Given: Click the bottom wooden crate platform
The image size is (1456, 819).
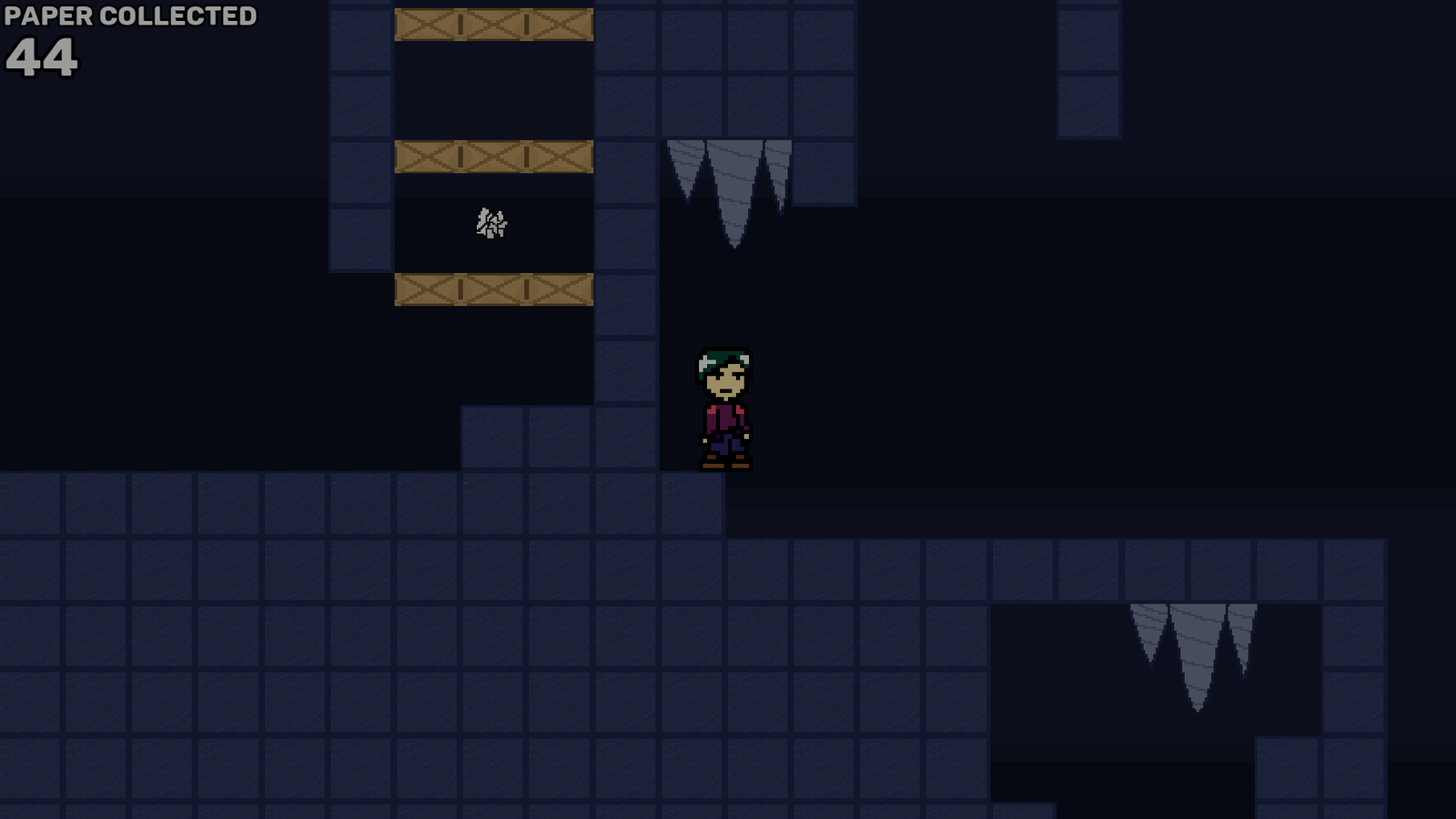Looking at the screenshot, I should (491, 288).
